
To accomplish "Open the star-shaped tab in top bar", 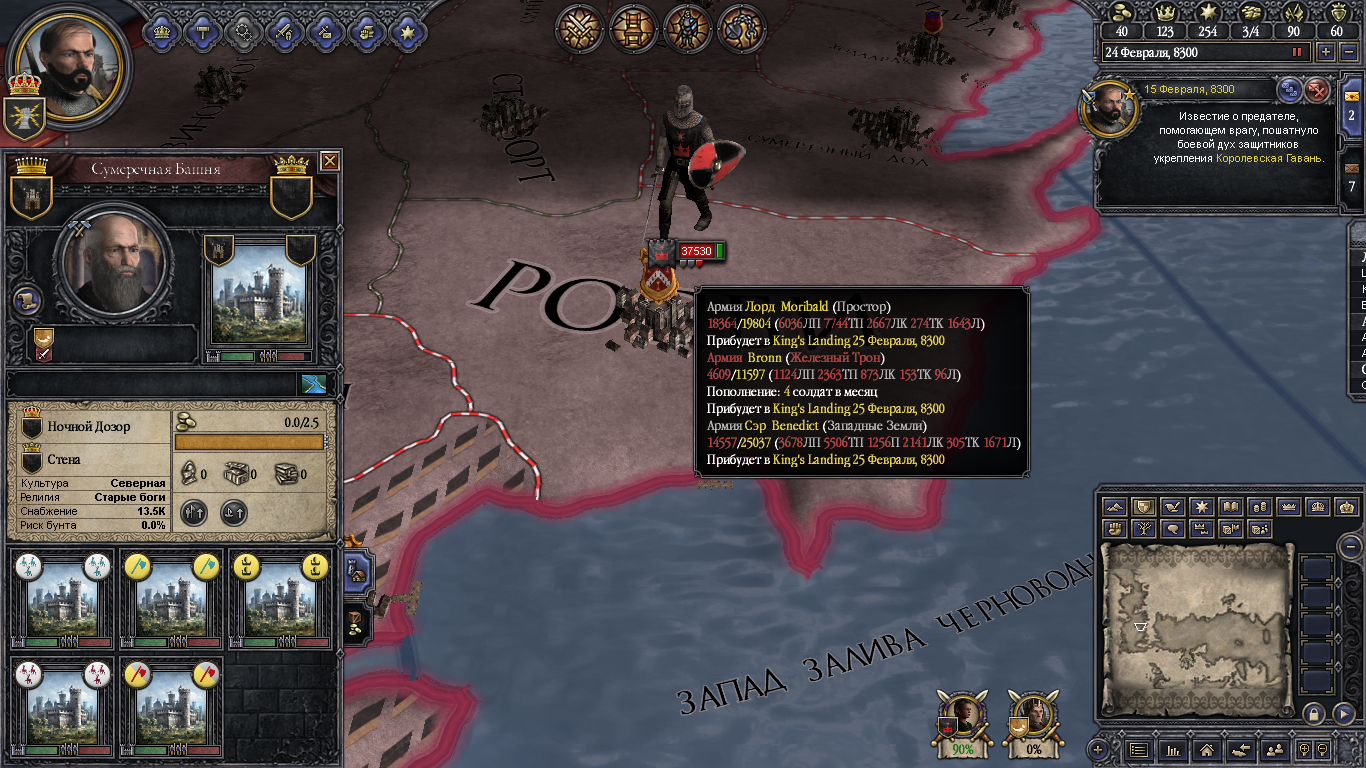I will click(407, 31).
